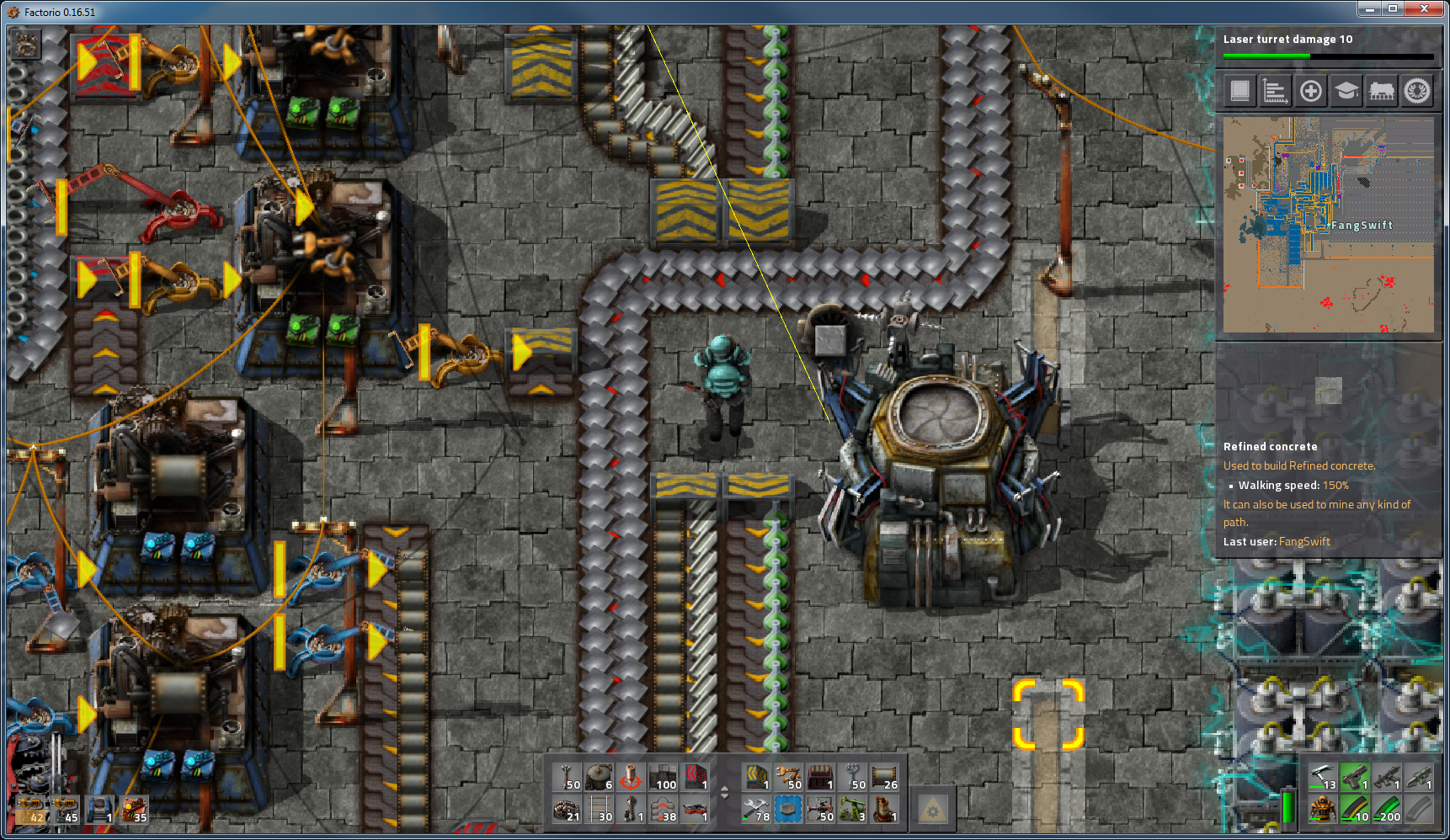The image size is (1450, 840).
Task: Open the minimap
Action: [1328, 225]
